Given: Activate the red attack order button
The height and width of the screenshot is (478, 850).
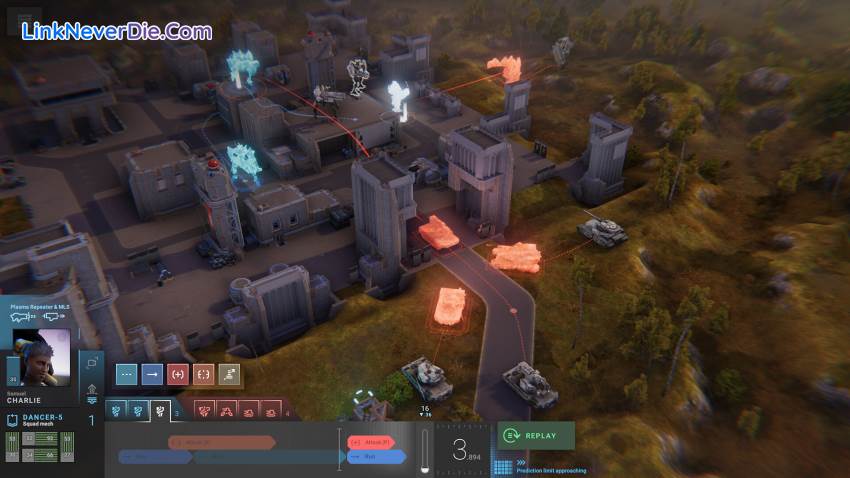Looking at the screenshot, I should click(178, 375).
